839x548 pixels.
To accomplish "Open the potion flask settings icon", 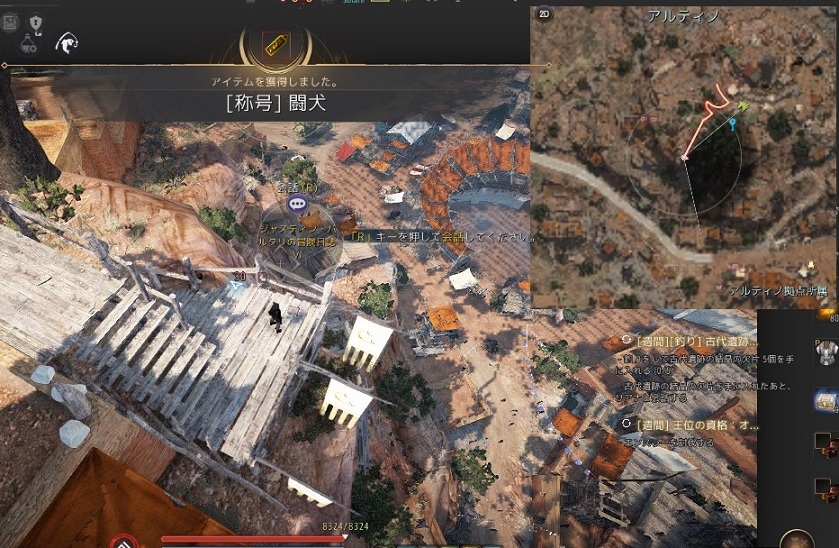I will tap(30, 43).
